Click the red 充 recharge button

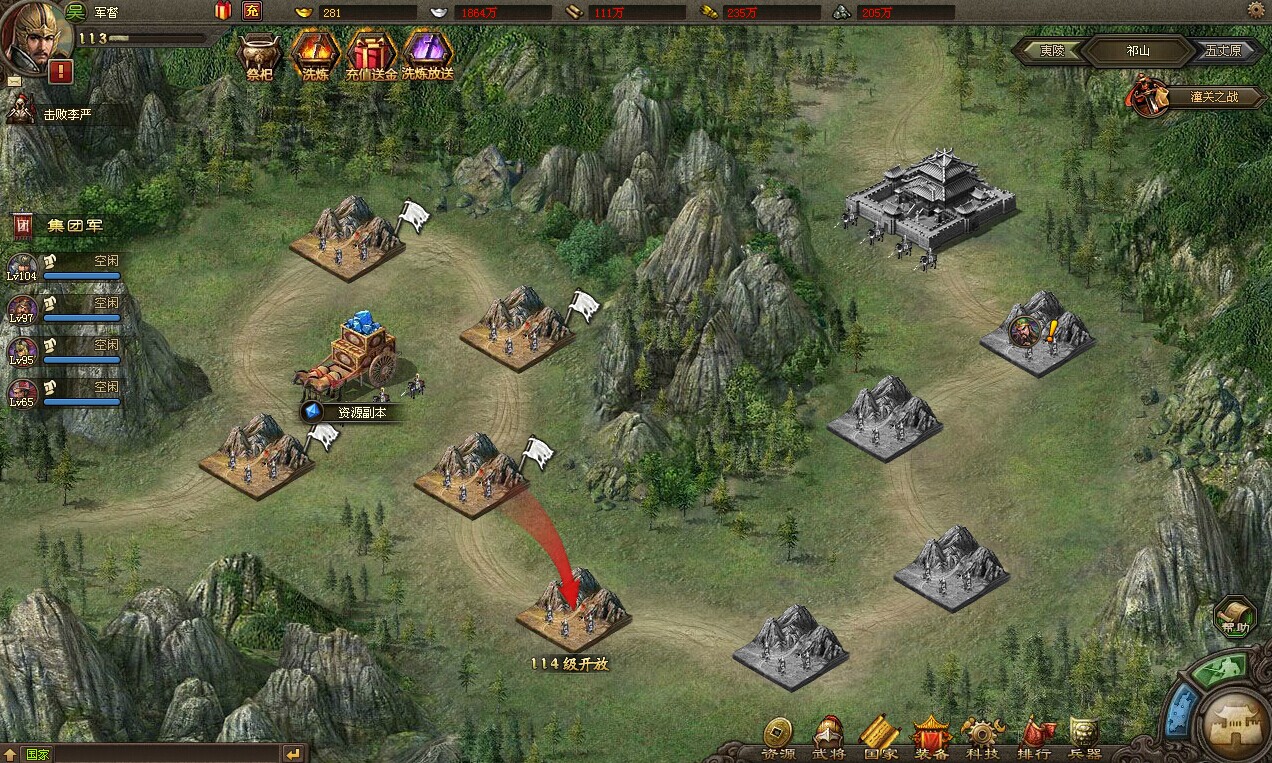pos(251,12)
